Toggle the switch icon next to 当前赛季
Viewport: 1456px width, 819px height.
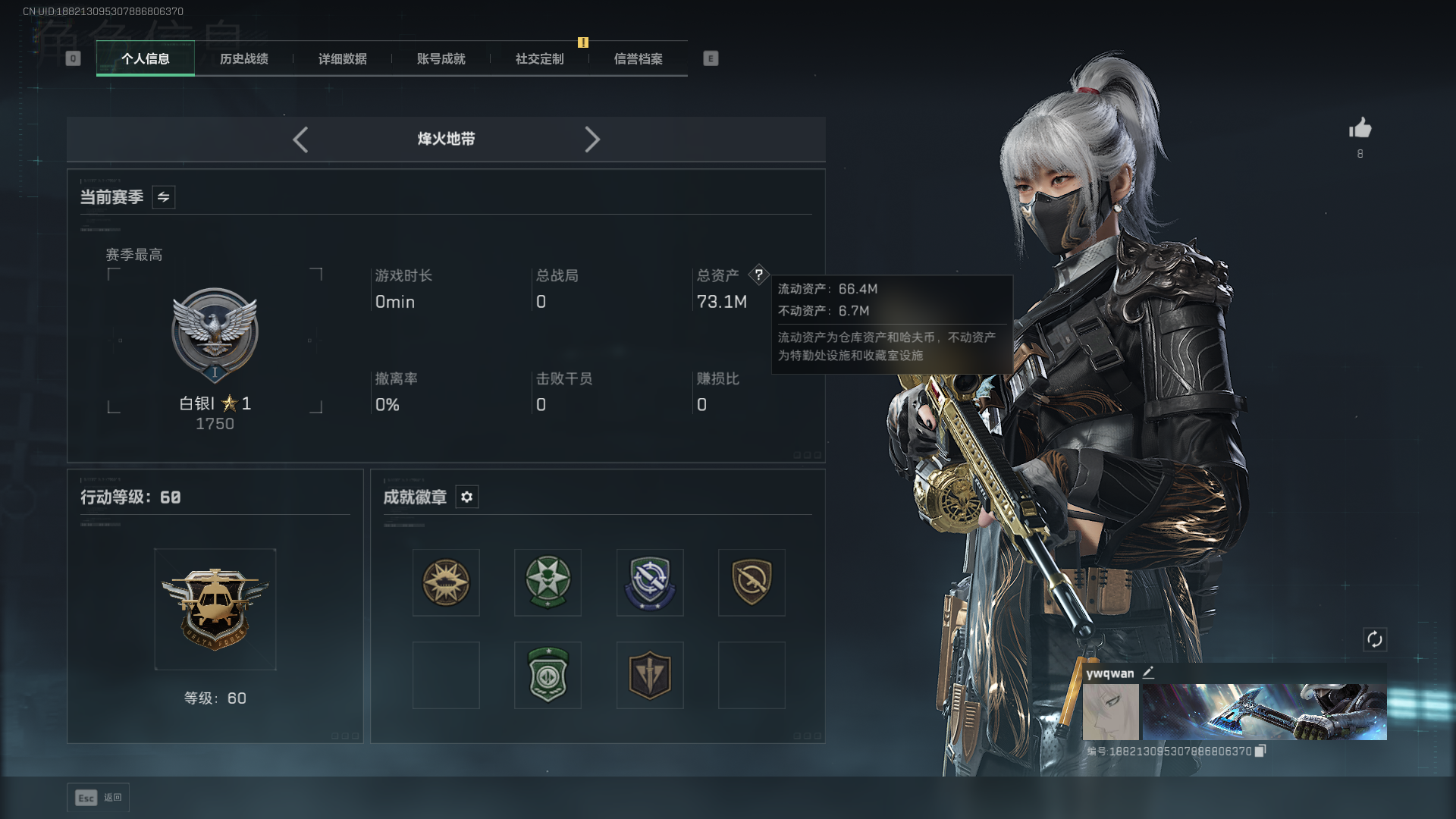pyautogui.click(x=163, y=196)
